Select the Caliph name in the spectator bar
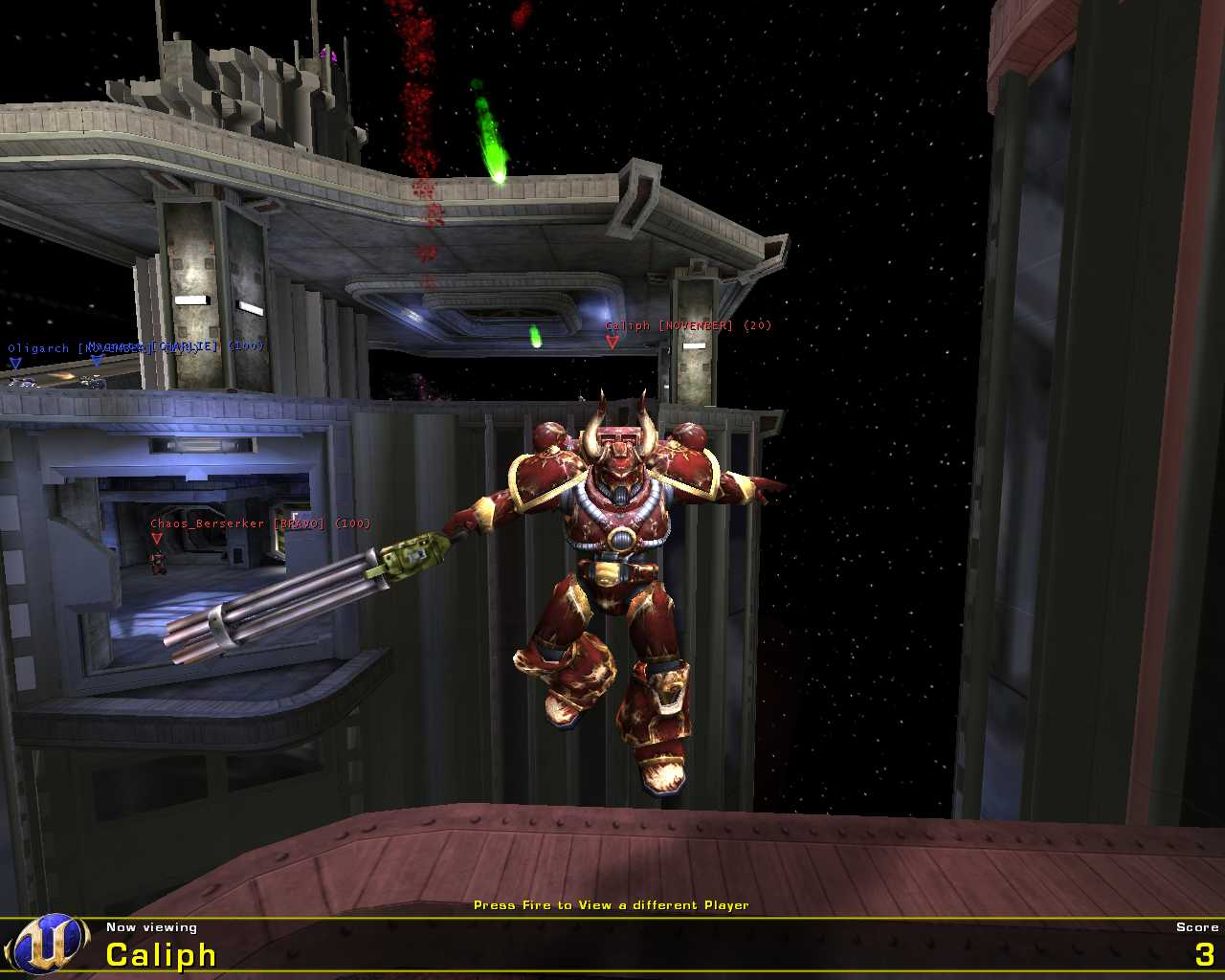The width and height of the screenshot is (1225, 980). 161,955
